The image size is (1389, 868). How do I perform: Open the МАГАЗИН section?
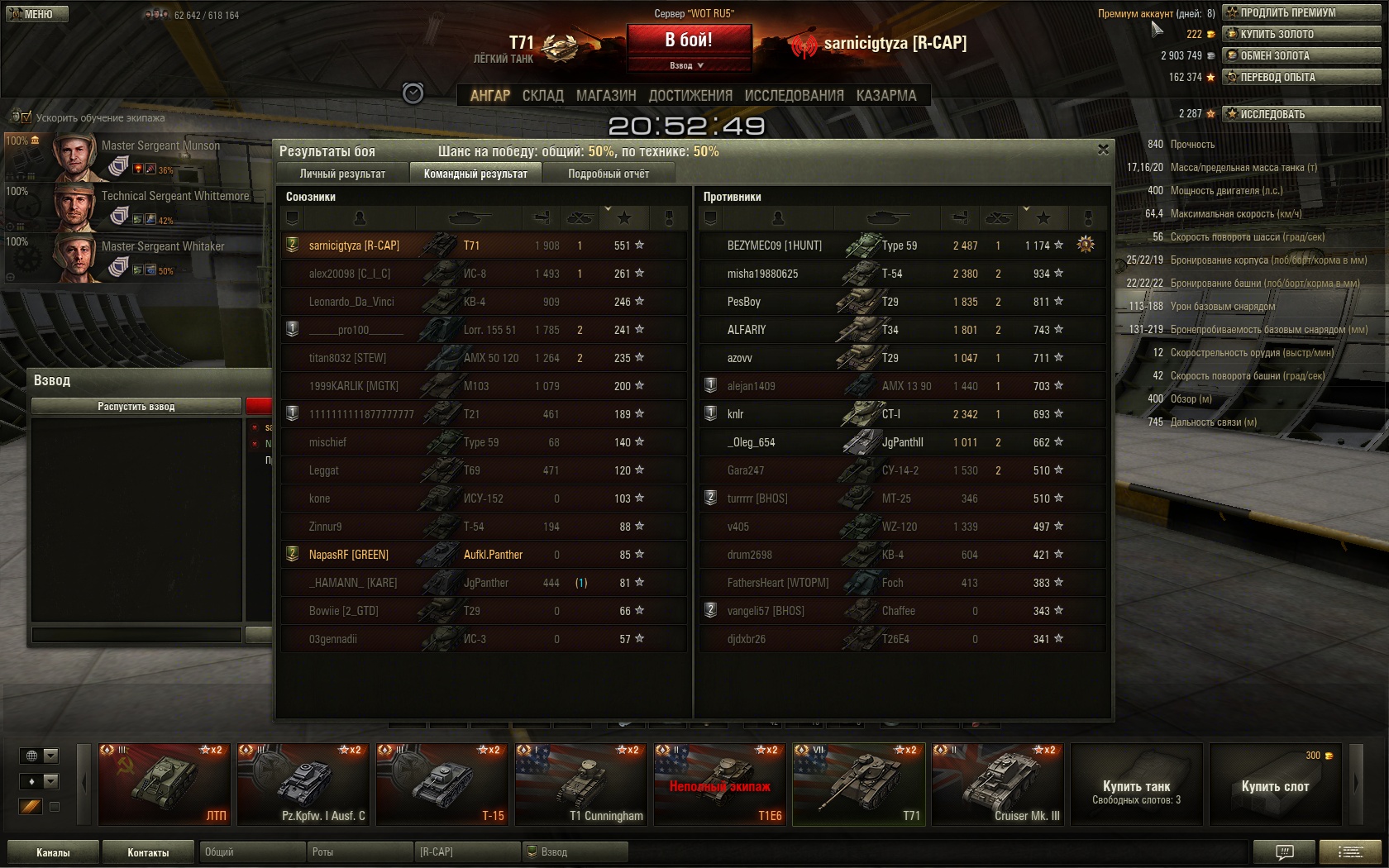(606, 96)
